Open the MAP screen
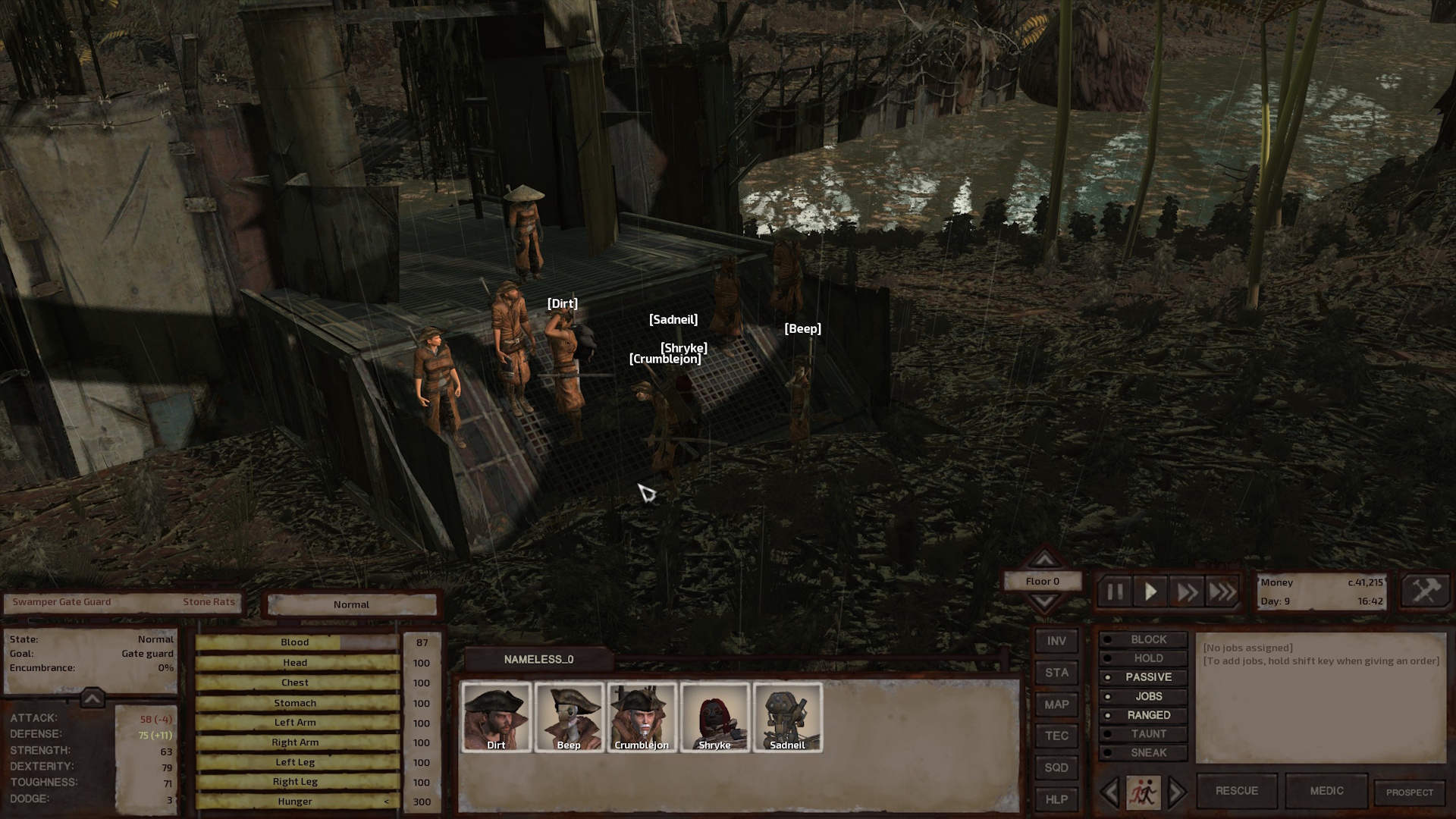The height and width of the screenshot is (819, 1456). pos(1056,704)
